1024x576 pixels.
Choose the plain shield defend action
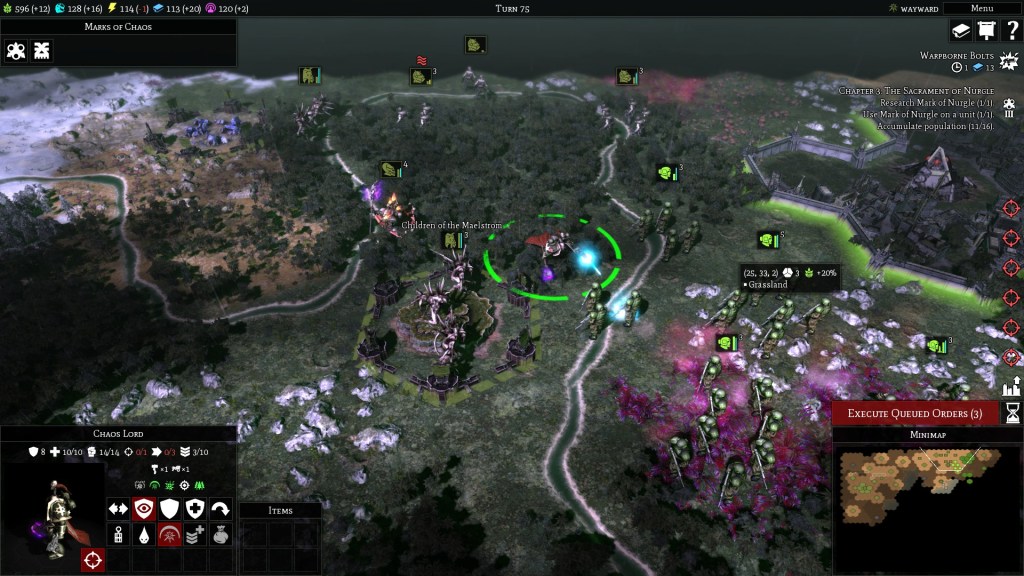click(170, 509)
